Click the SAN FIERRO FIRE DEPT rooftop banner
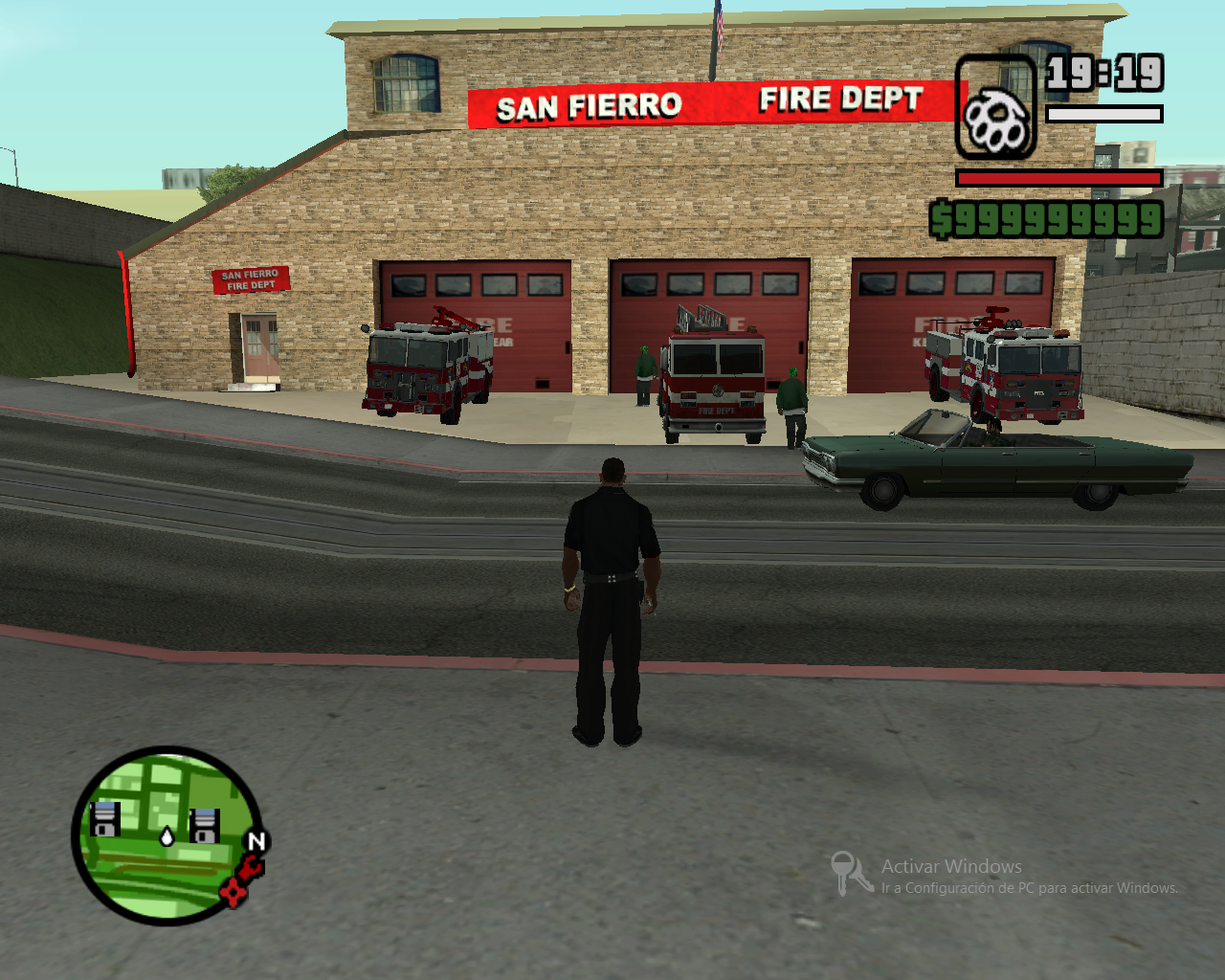The height and width of the screenshot is (980, 1225). pos(708,102)
